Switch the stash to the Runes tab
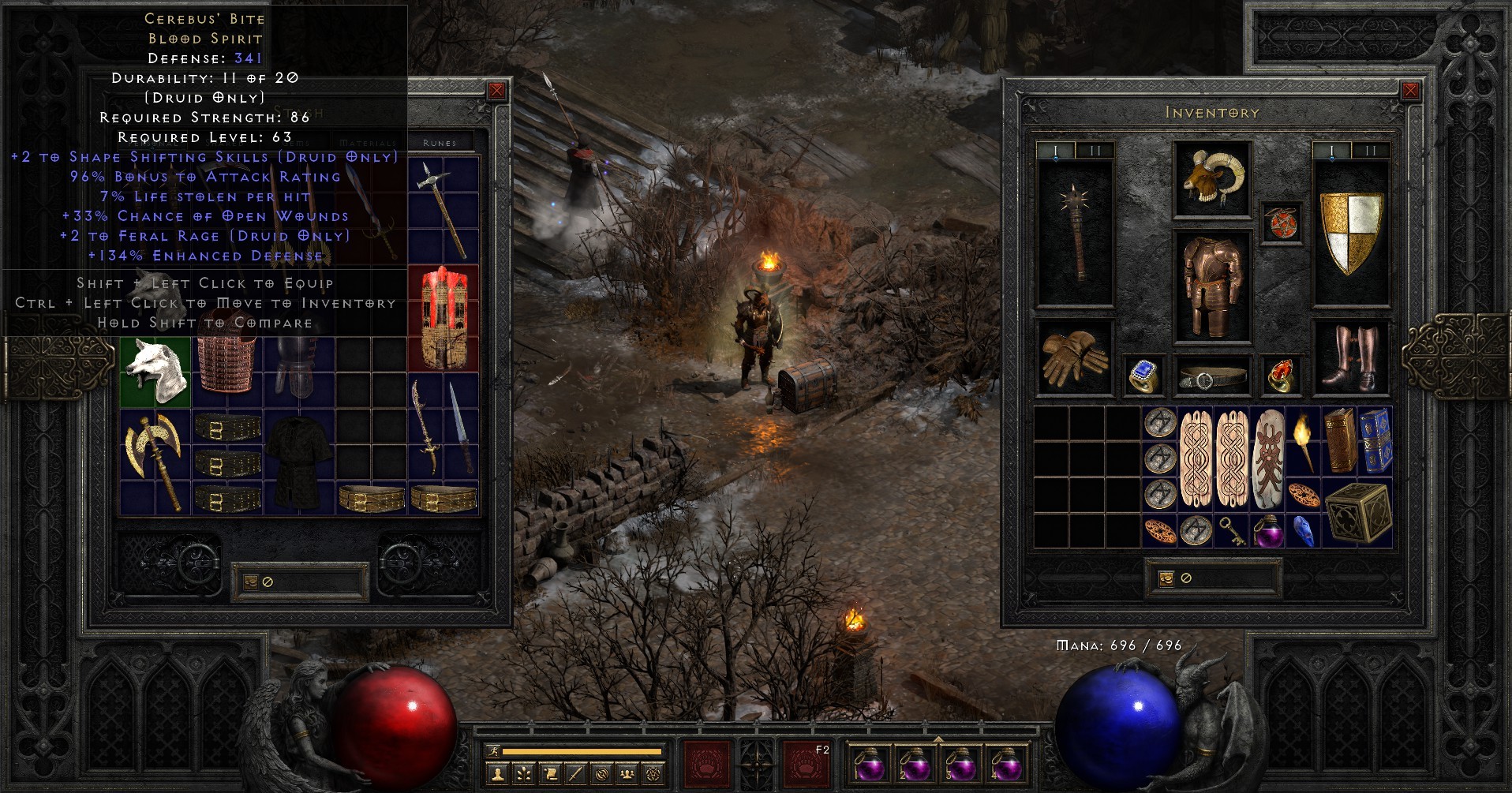The height and width of the screenshot is (793, 1512). click(x=440, y=143)
